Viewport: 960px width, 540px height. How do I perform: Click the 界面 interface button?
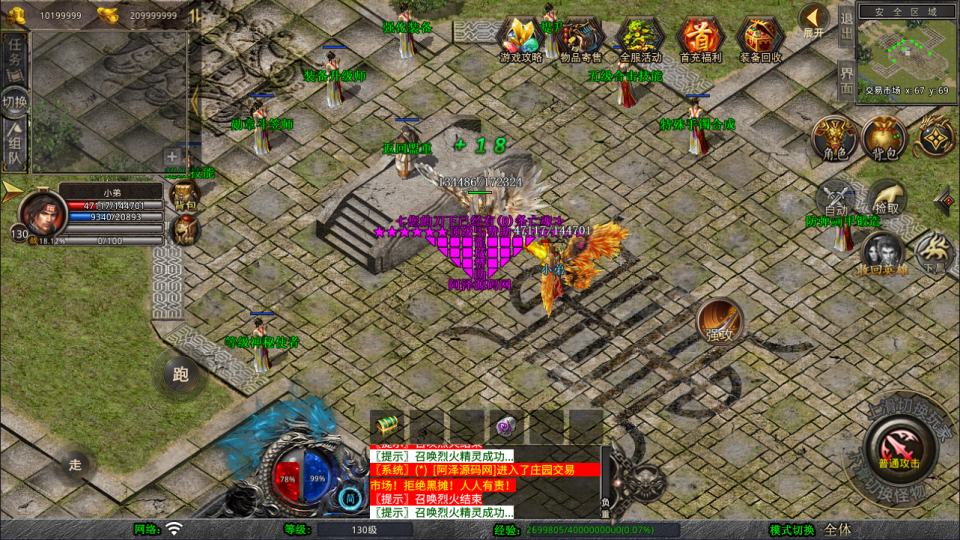(846, 80)
